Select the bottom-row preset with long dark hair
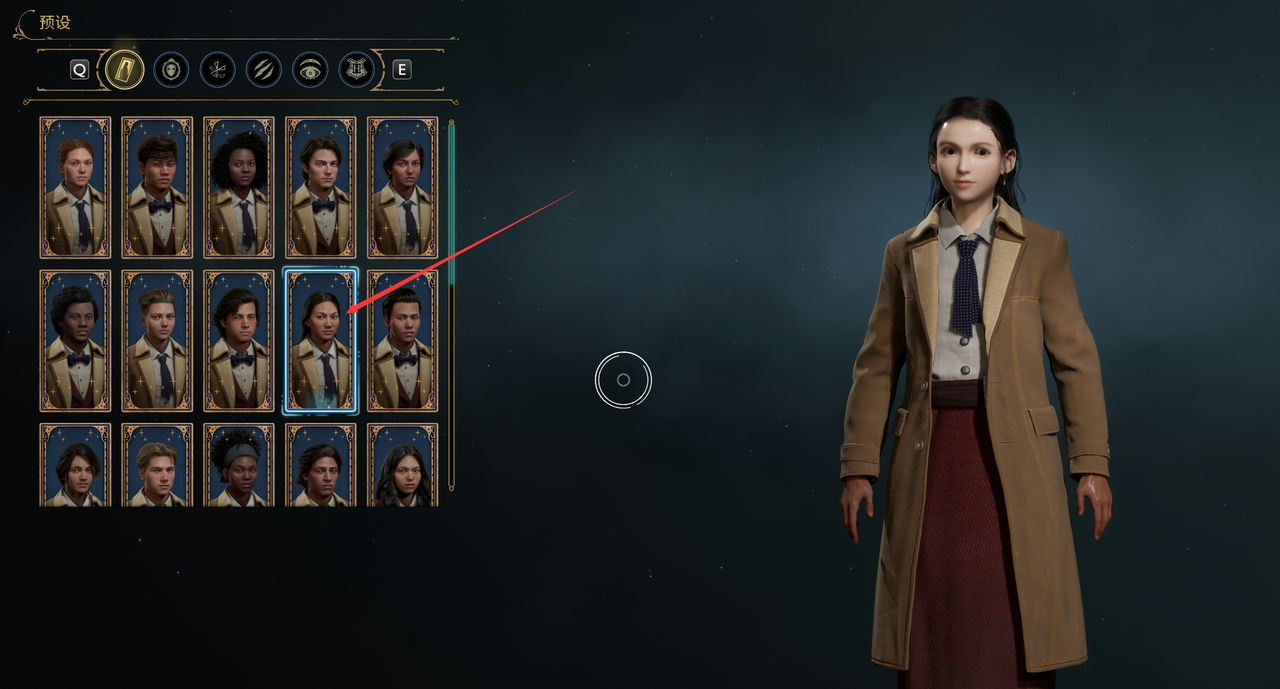The image size is (1280, 689). click(x=402, y=466)
